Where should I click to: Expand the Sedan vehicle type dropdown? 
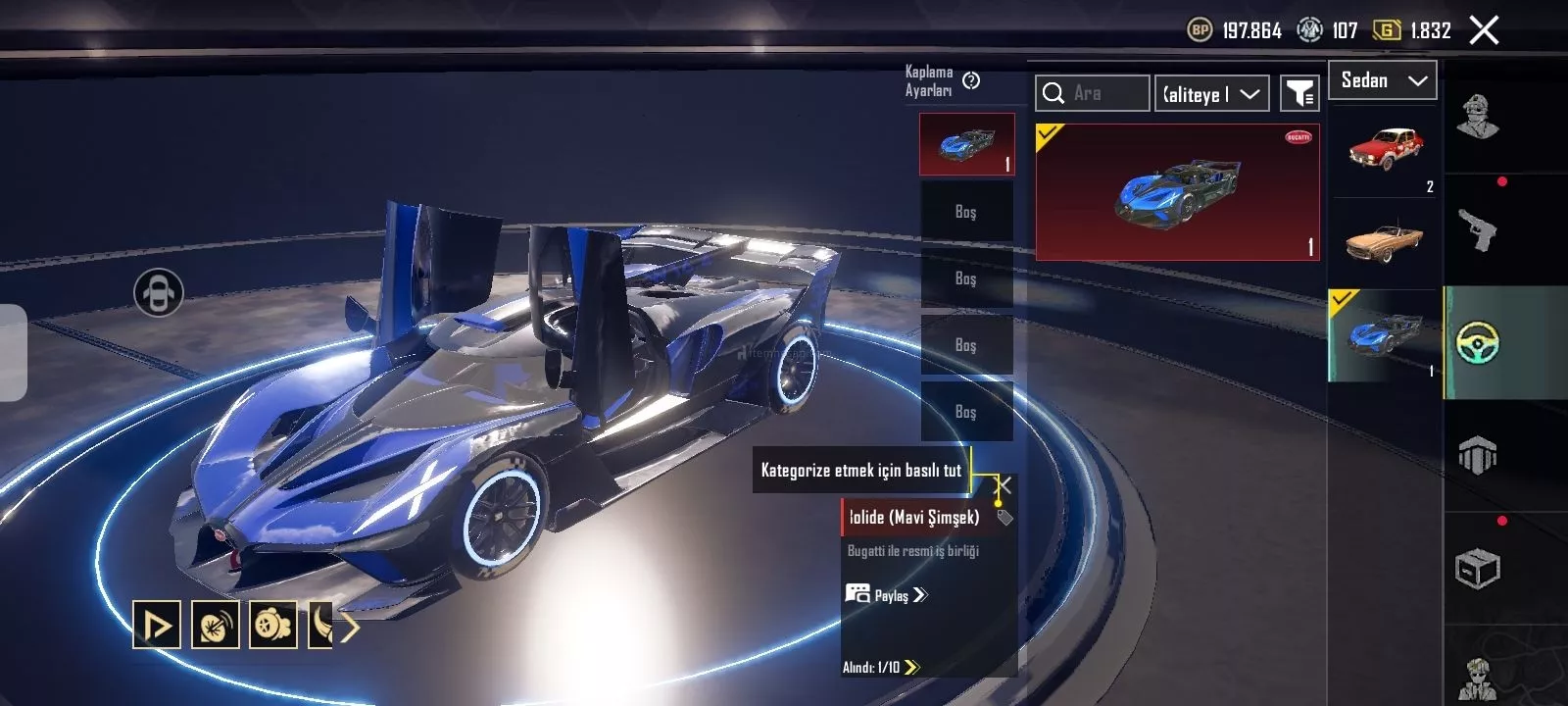[1382, 80]
